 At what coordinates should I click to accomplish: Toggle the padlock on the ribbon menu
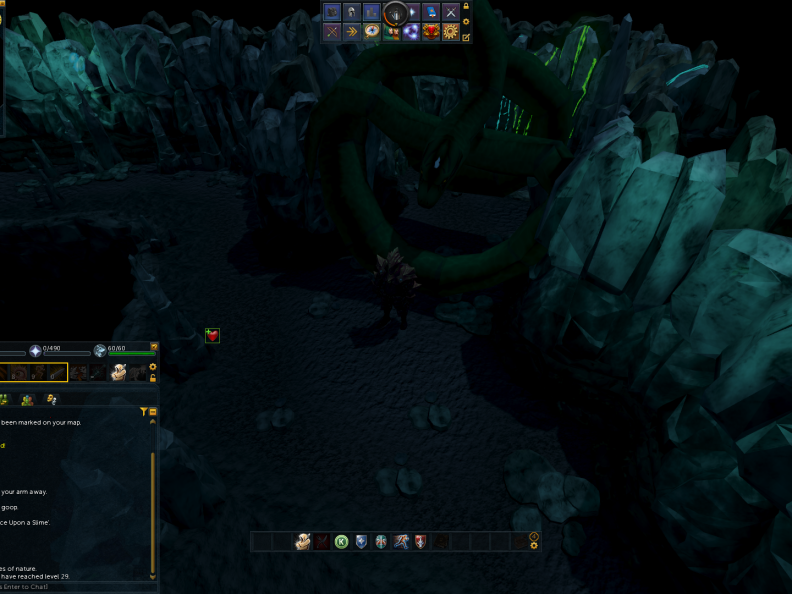[466, 6]
